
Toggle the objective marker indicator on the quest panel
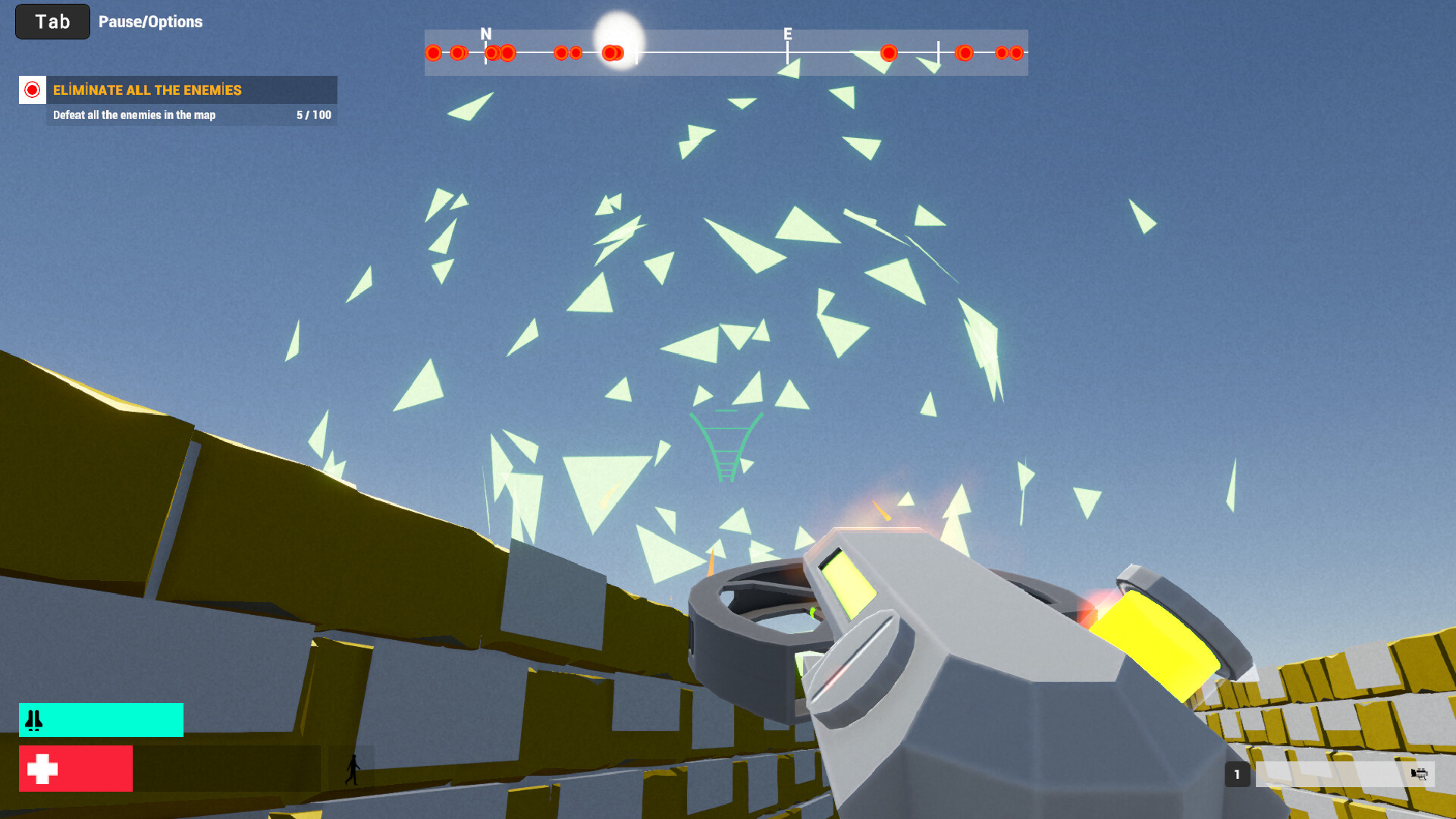(x=31, y=90)
